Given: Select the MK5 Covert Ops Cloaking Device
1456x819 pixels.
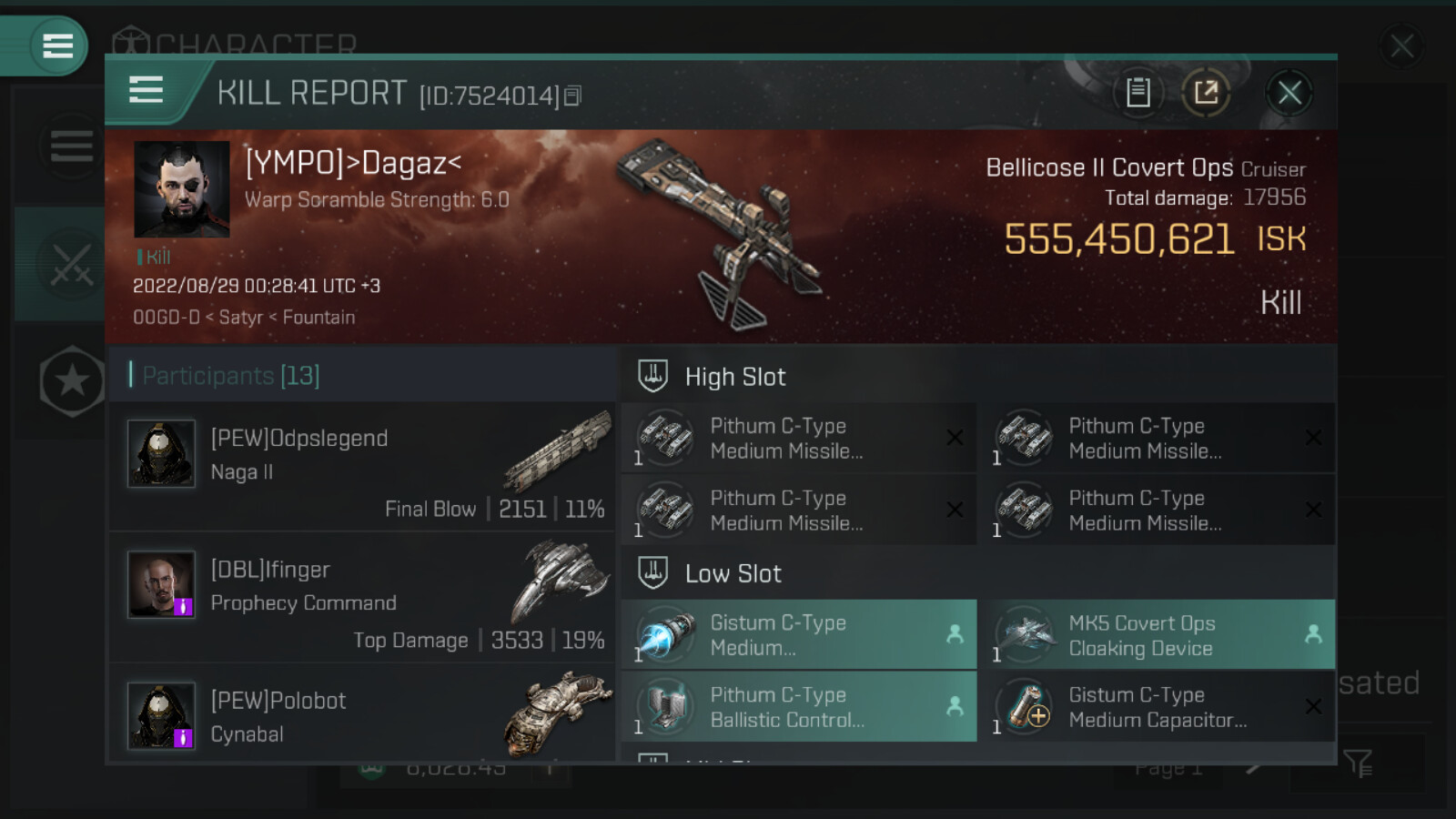Looking at the screenshot, I should click(x=1161, y=635).
